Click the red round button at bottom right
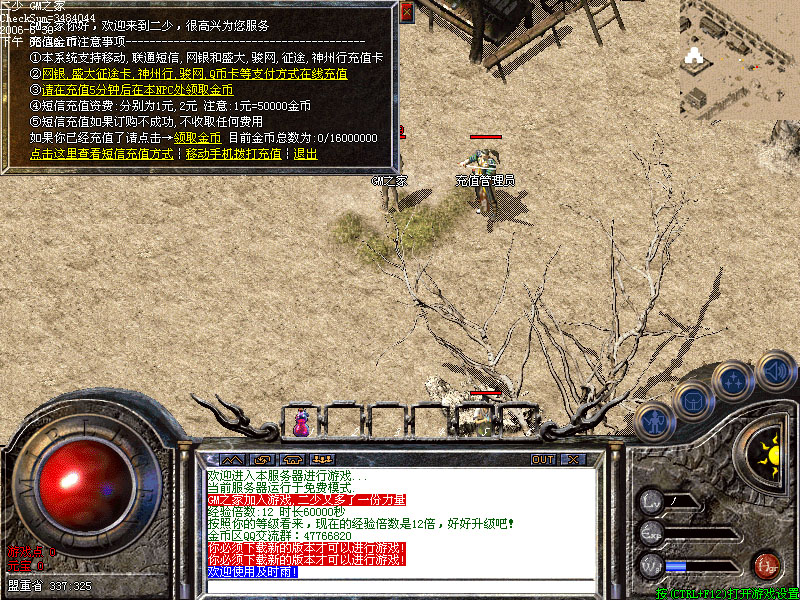The image size is (800, 600). [767, 564]
